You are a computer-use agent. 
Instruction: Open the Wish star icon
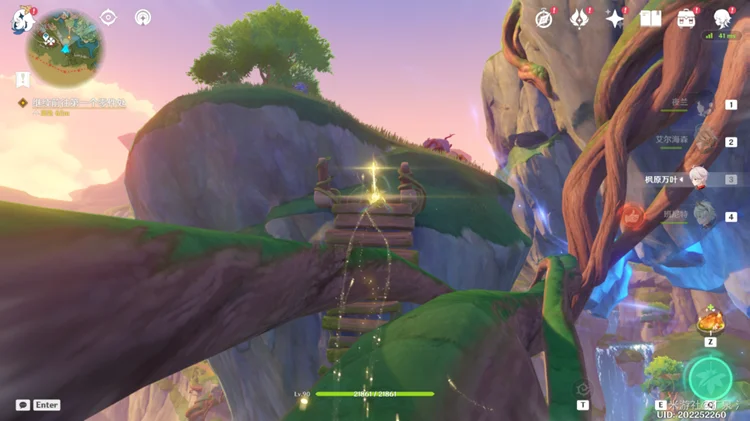pyautogui.click(x=579, y=19)
